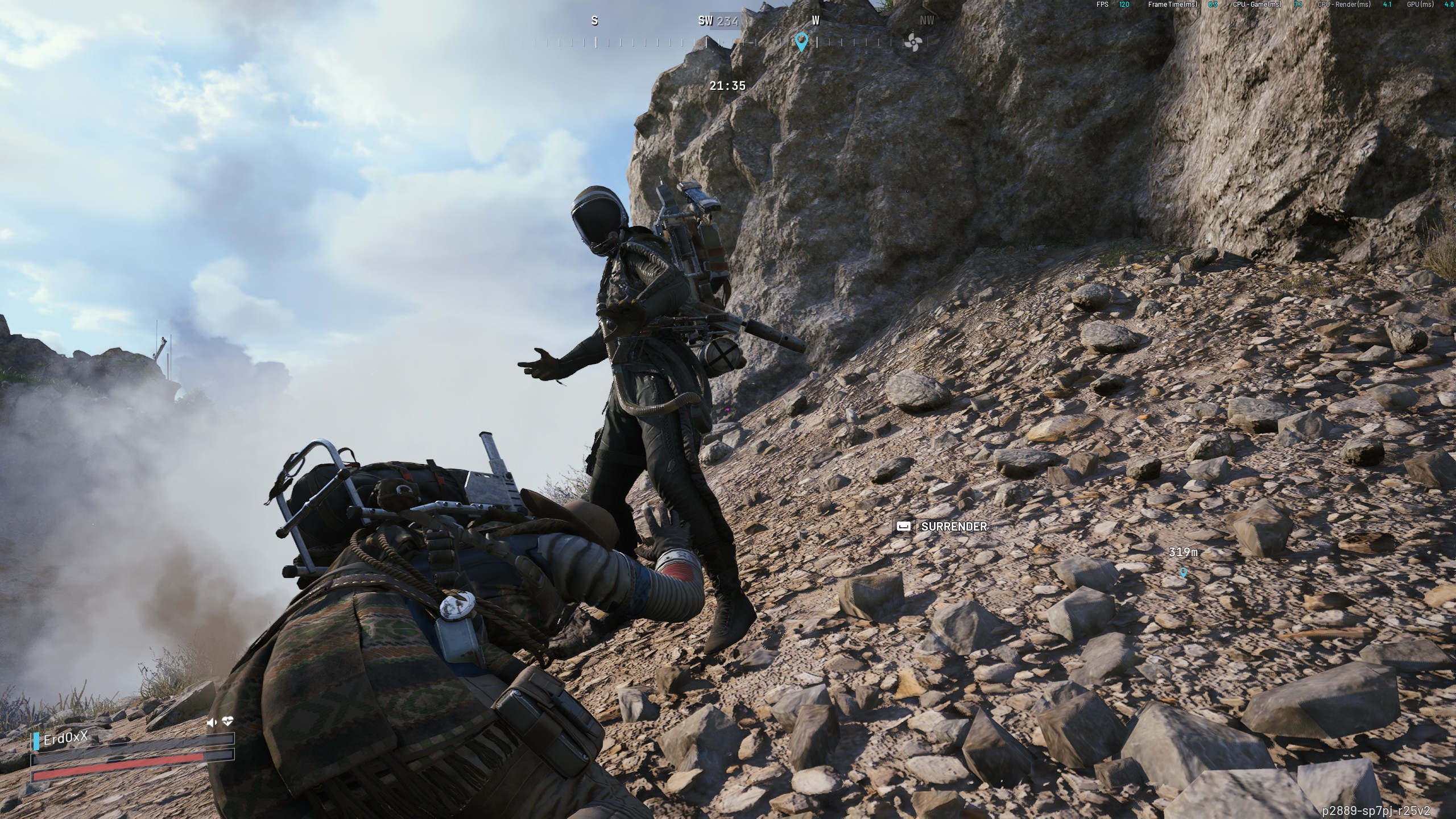1456x819 pixels.
Task: Select teammate ErdOxX's nameplate
Action: click(x=66, y=738)
